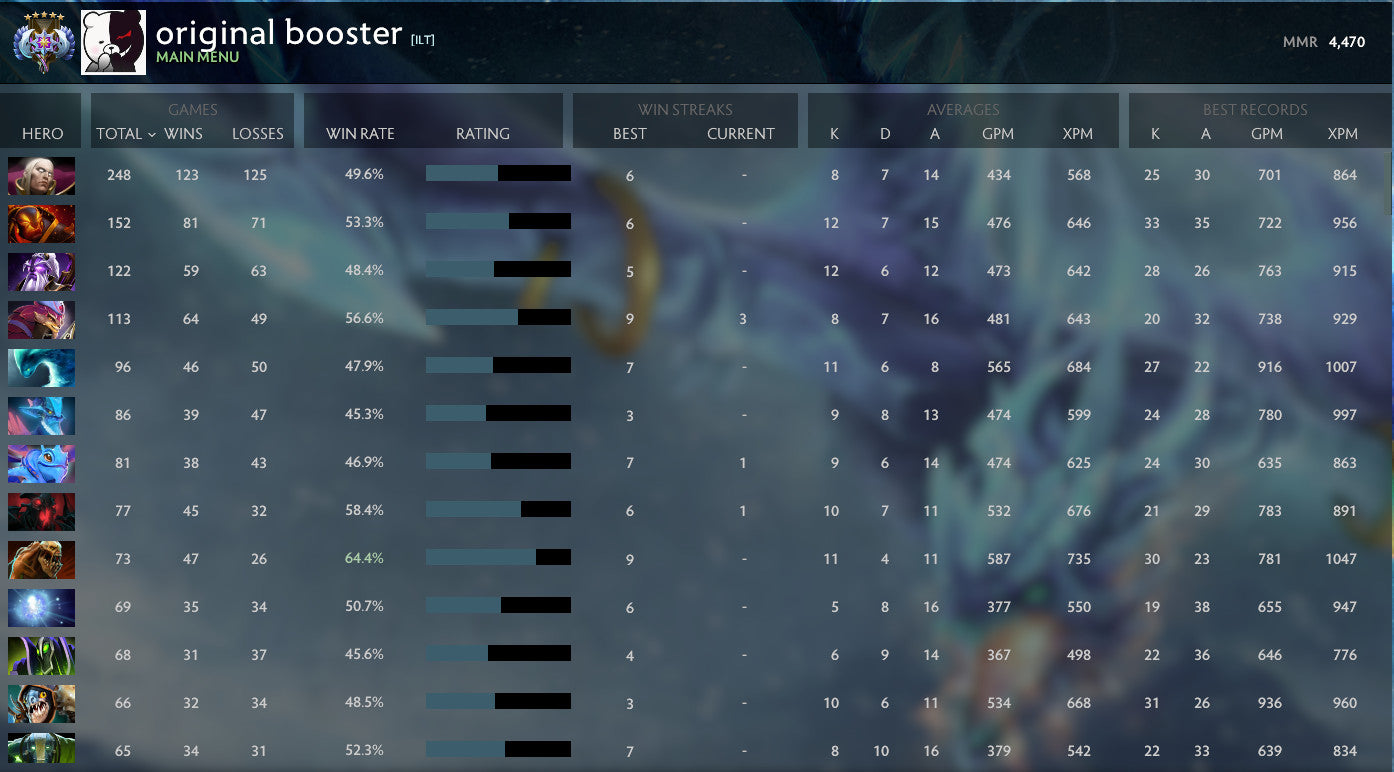Open the red demon hero portrait with 77 games
1394x772 pixels.
click(x=41, y=511)
